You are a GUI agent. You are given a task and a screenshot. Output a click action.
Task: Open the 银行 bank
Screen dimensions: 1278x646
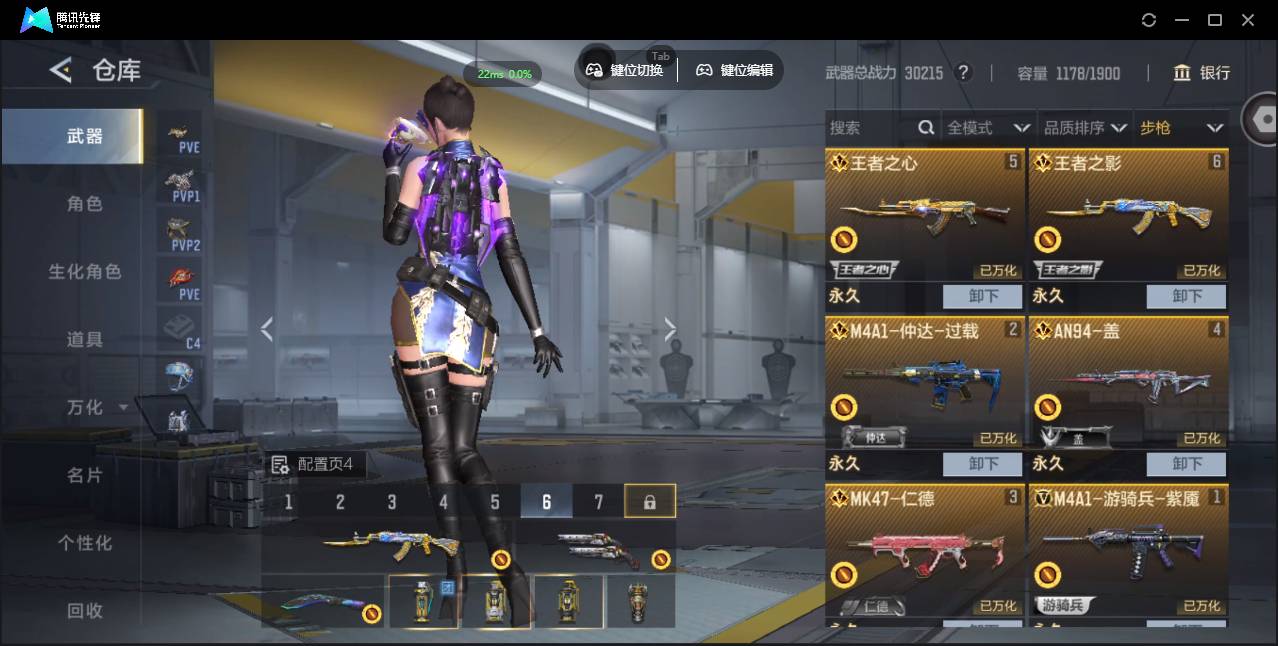pos(1202,73)
